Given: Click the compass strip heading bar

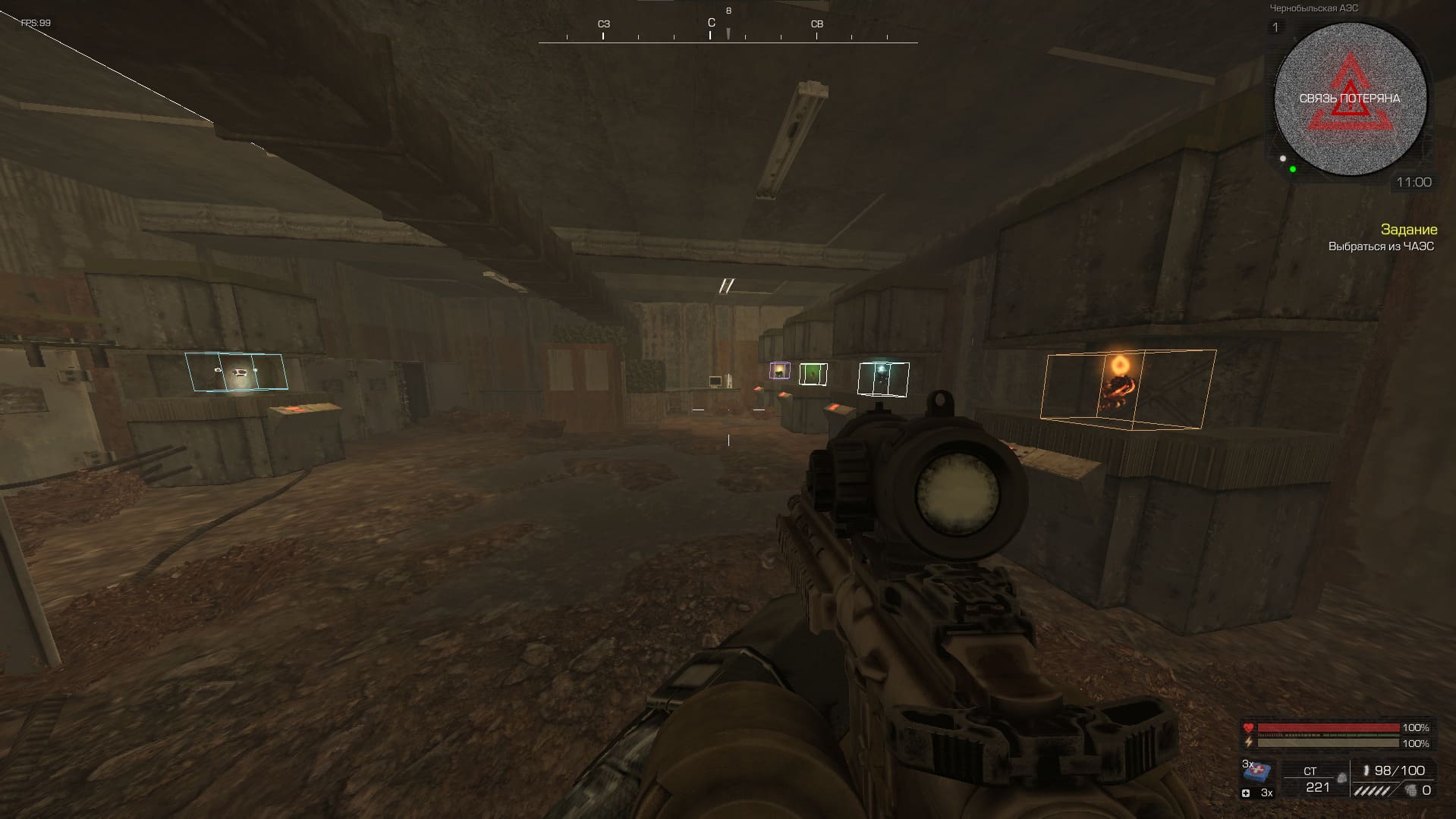Looking at the screenshot, I should [x=728, y=33].
